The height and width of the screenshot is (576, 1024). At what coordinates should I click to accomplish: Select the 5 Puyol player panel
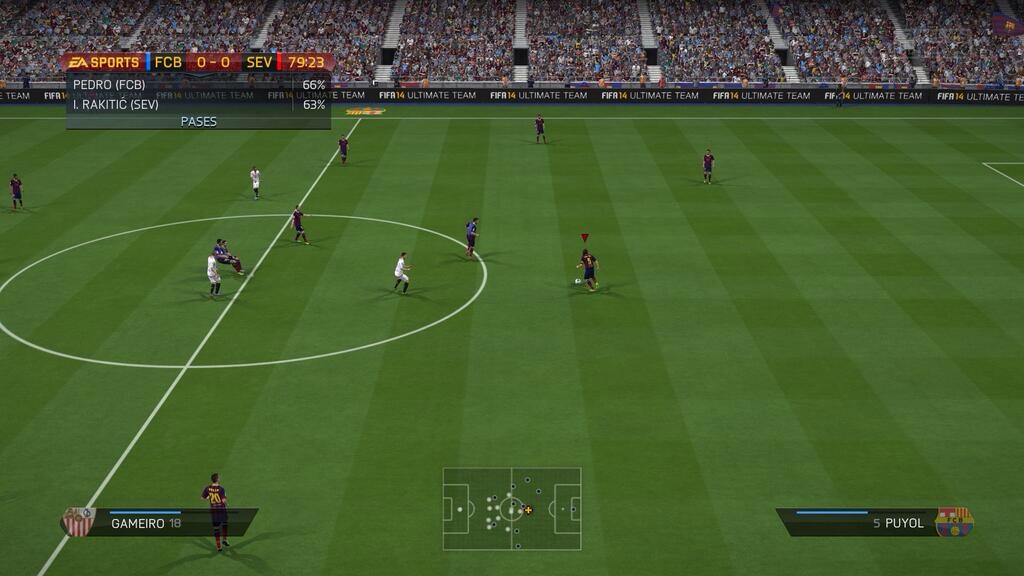pyautogui.click(x=860, y=522)
